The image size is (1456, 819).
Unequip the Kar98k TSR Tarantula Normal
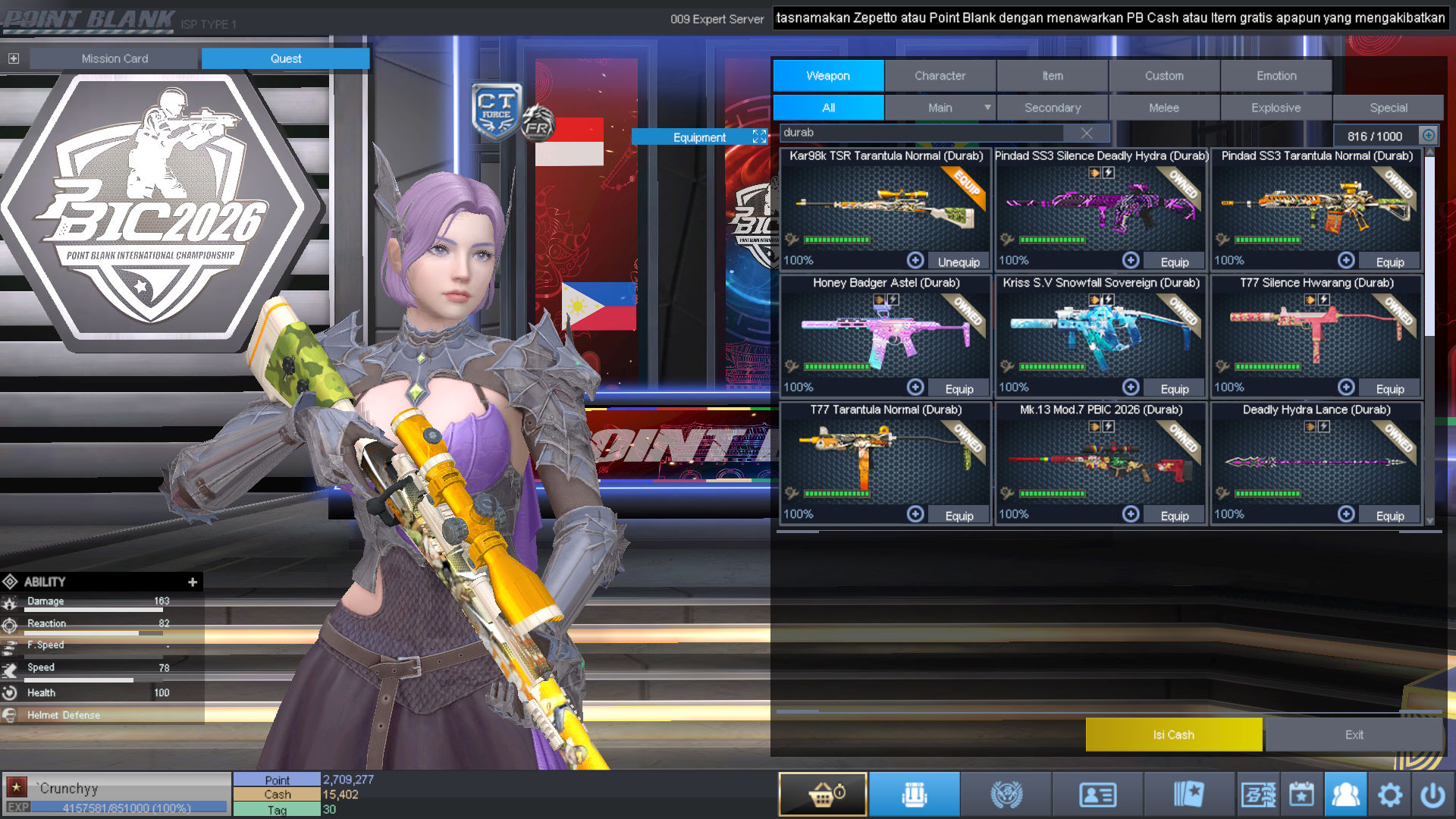pos(958,262)
